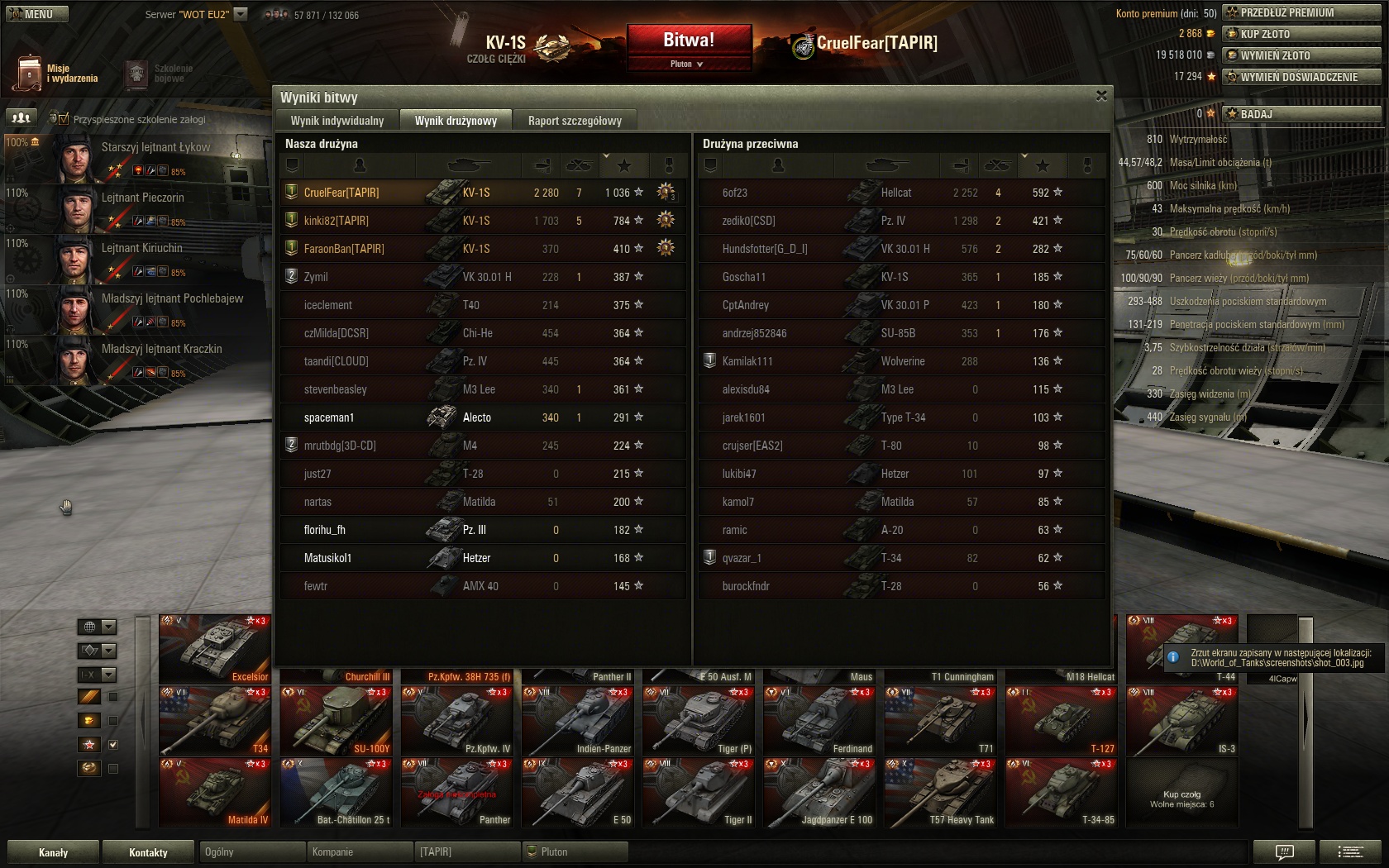Open the Badaj research button

coord(1301,114)
